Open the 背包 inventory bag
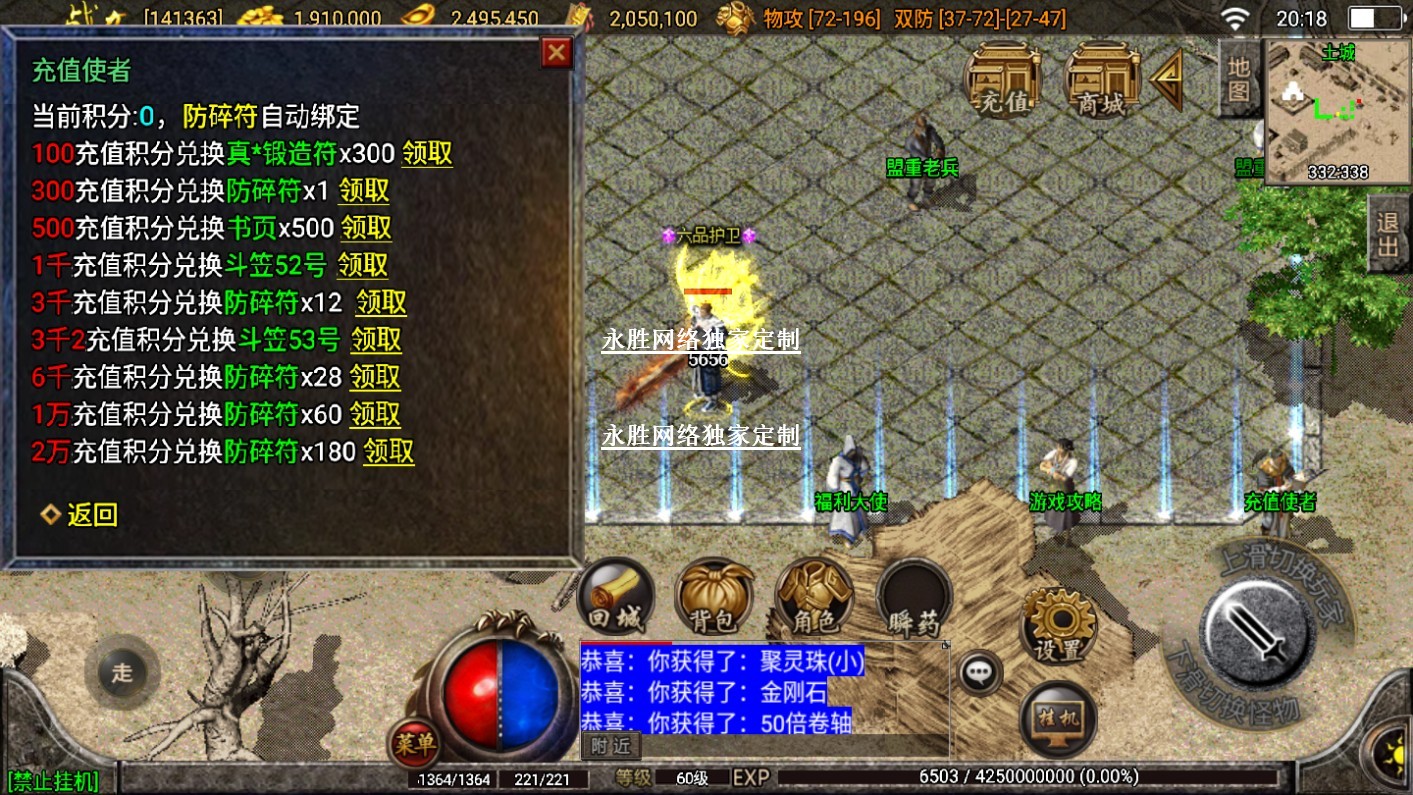 click(x=714, y=597)
